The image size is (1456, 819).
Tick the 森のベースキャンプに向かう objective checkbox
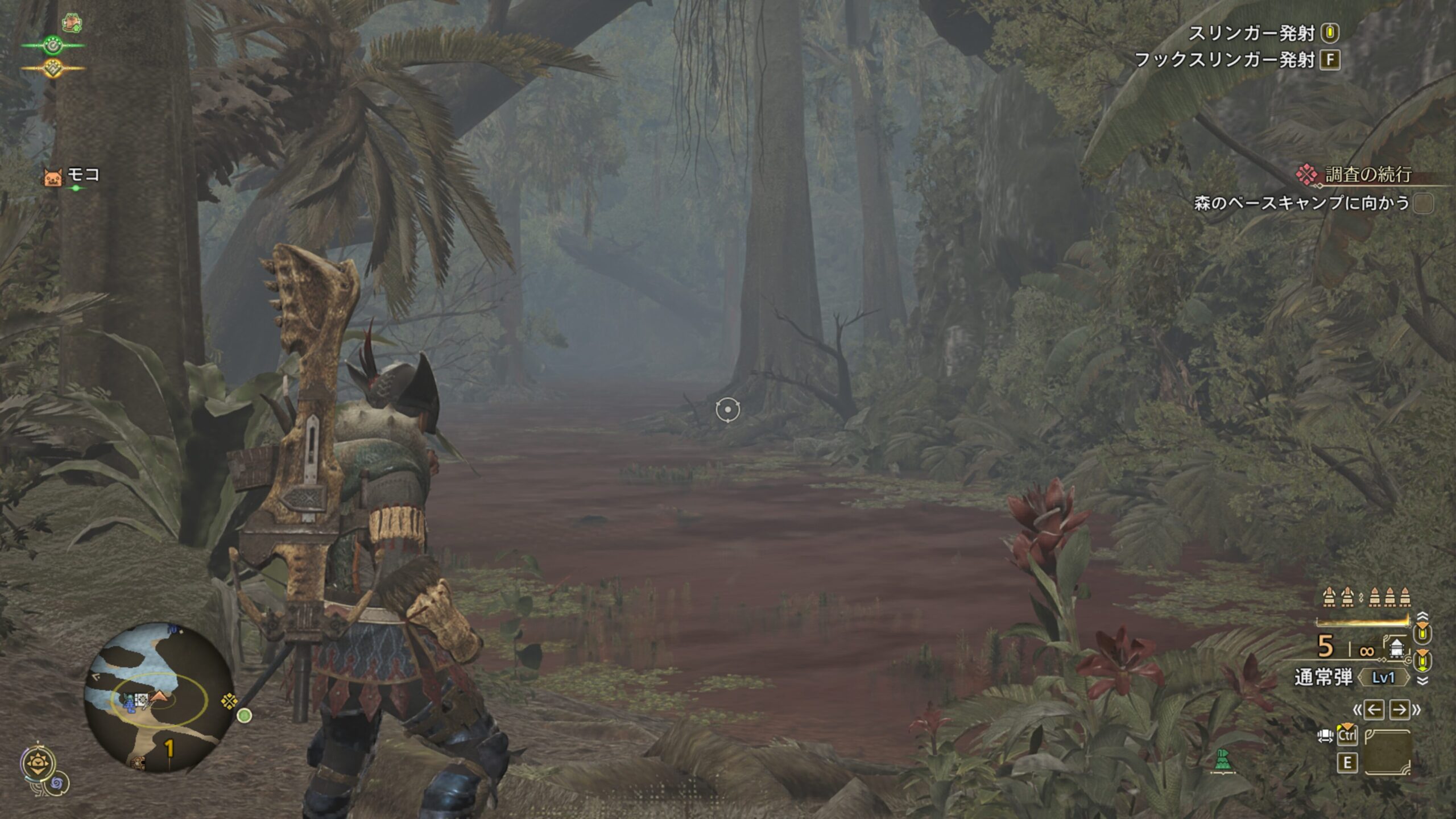pos(1424,203)
